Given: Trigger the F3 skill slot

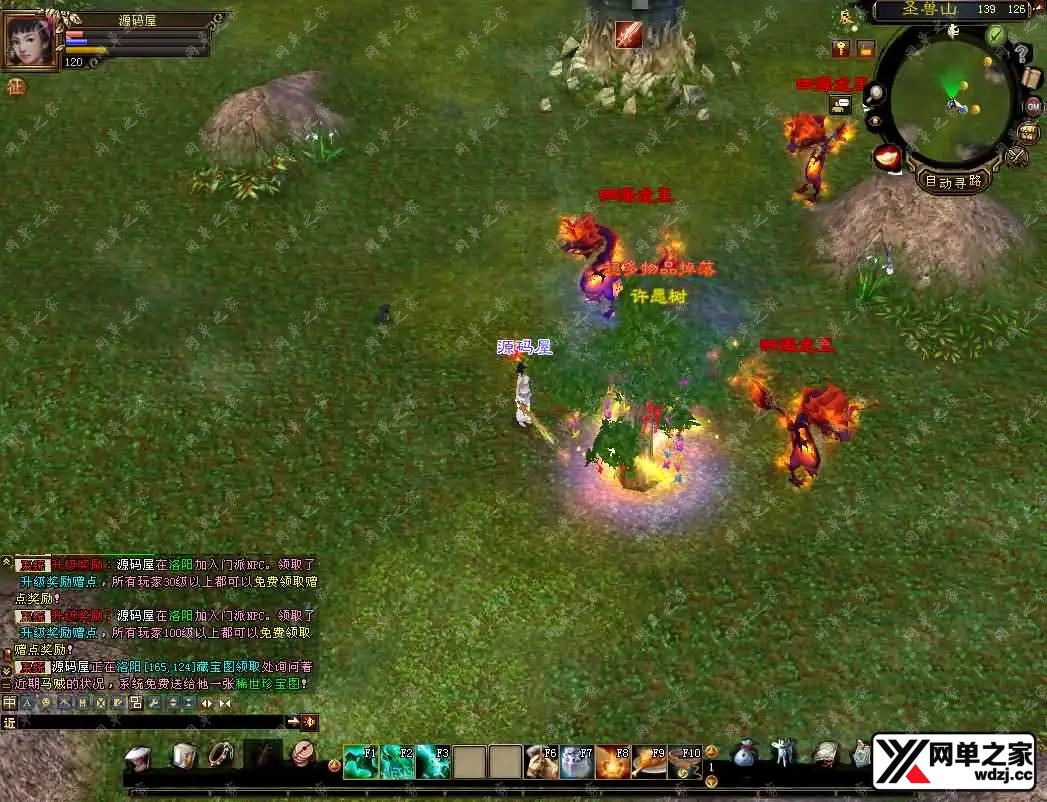Looking at the screenshot, I should coord(433,761).
